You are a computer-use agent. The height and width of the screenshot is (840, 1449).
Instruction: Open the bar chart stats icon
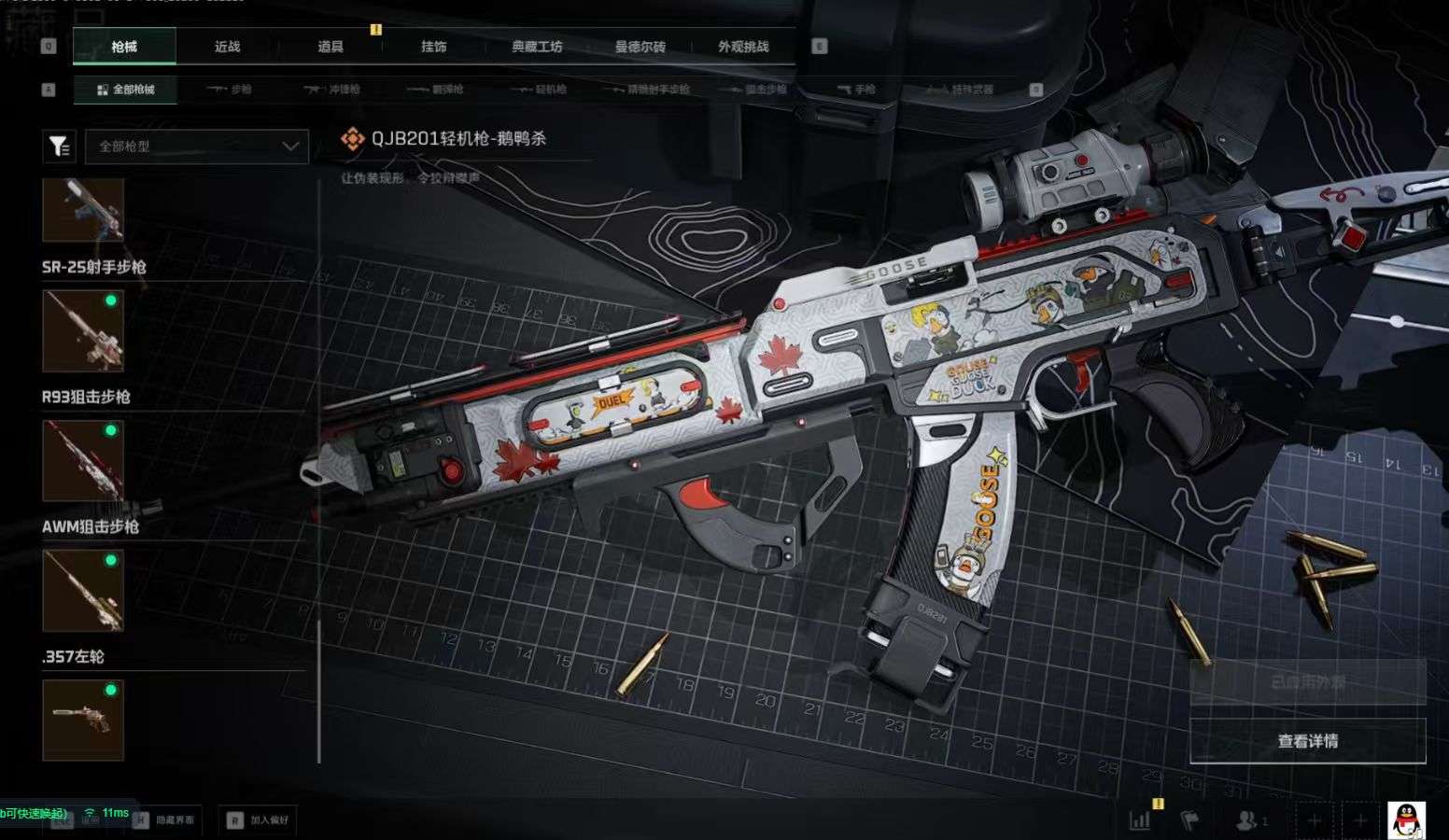(1140, 820)
